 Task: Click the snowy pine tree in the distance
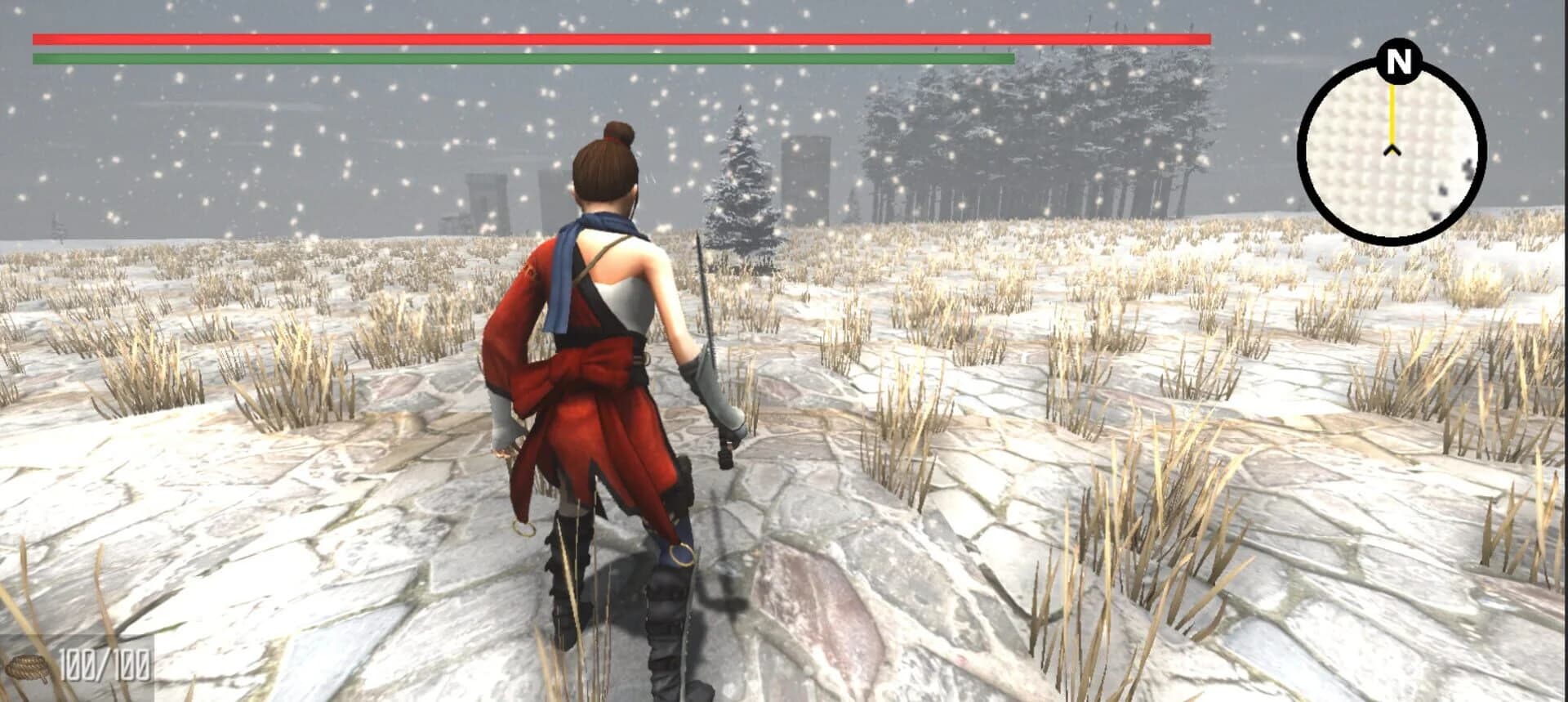[x=739, y=188]
